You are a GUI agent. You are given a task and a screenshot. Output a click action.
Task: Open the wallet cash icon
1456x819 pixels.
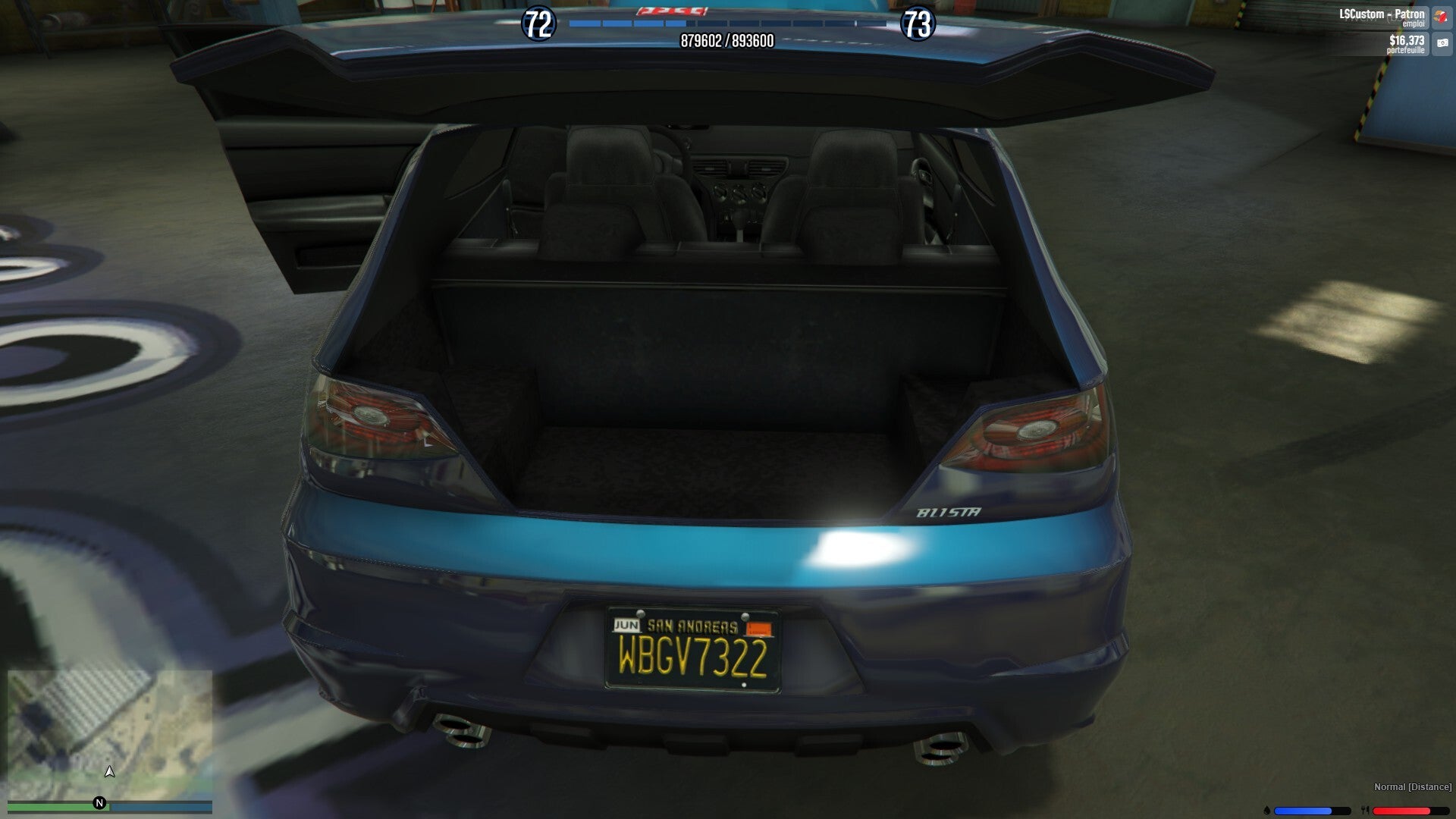(x=1442, y=43)
